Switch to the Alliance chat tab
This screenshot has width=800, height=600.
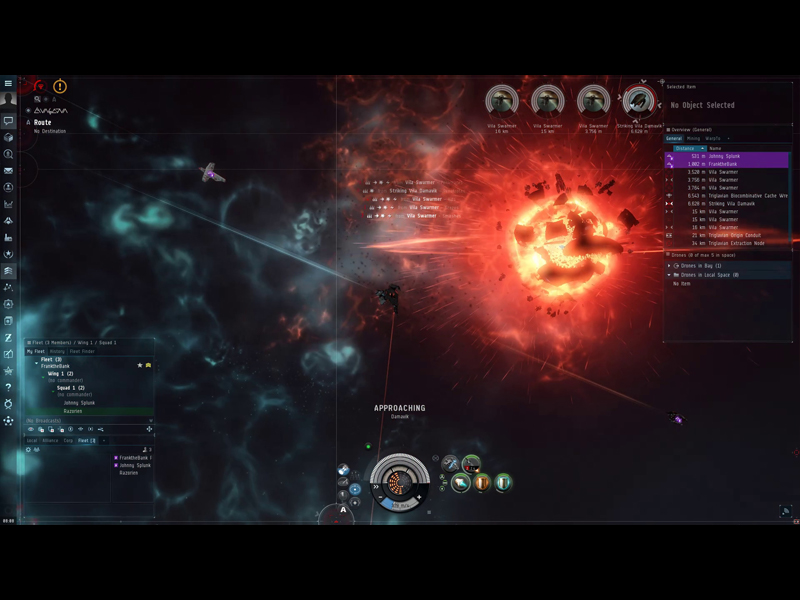50,441
